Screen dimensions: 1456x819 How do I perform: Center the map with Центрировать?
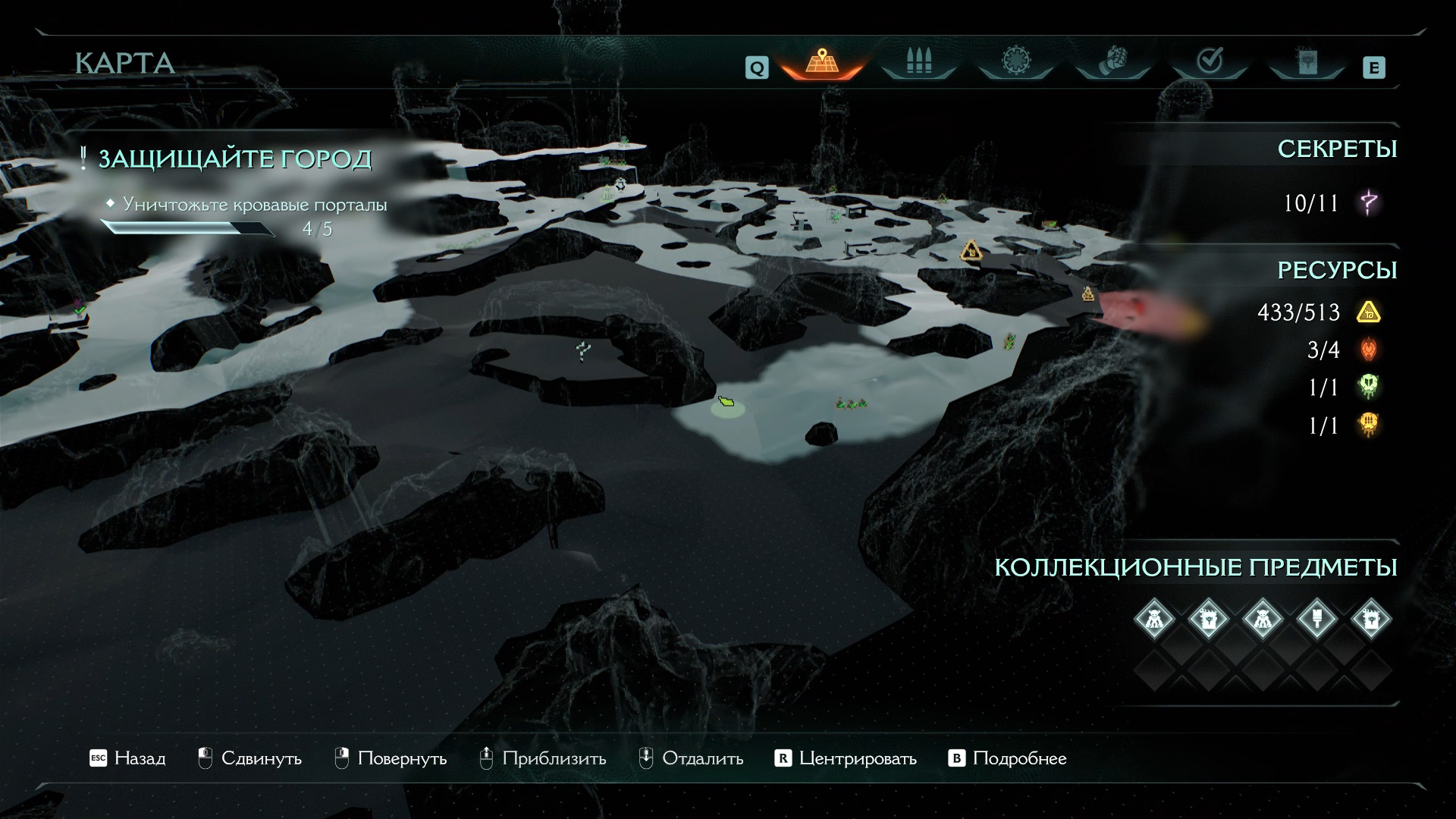tap(846, 758)
